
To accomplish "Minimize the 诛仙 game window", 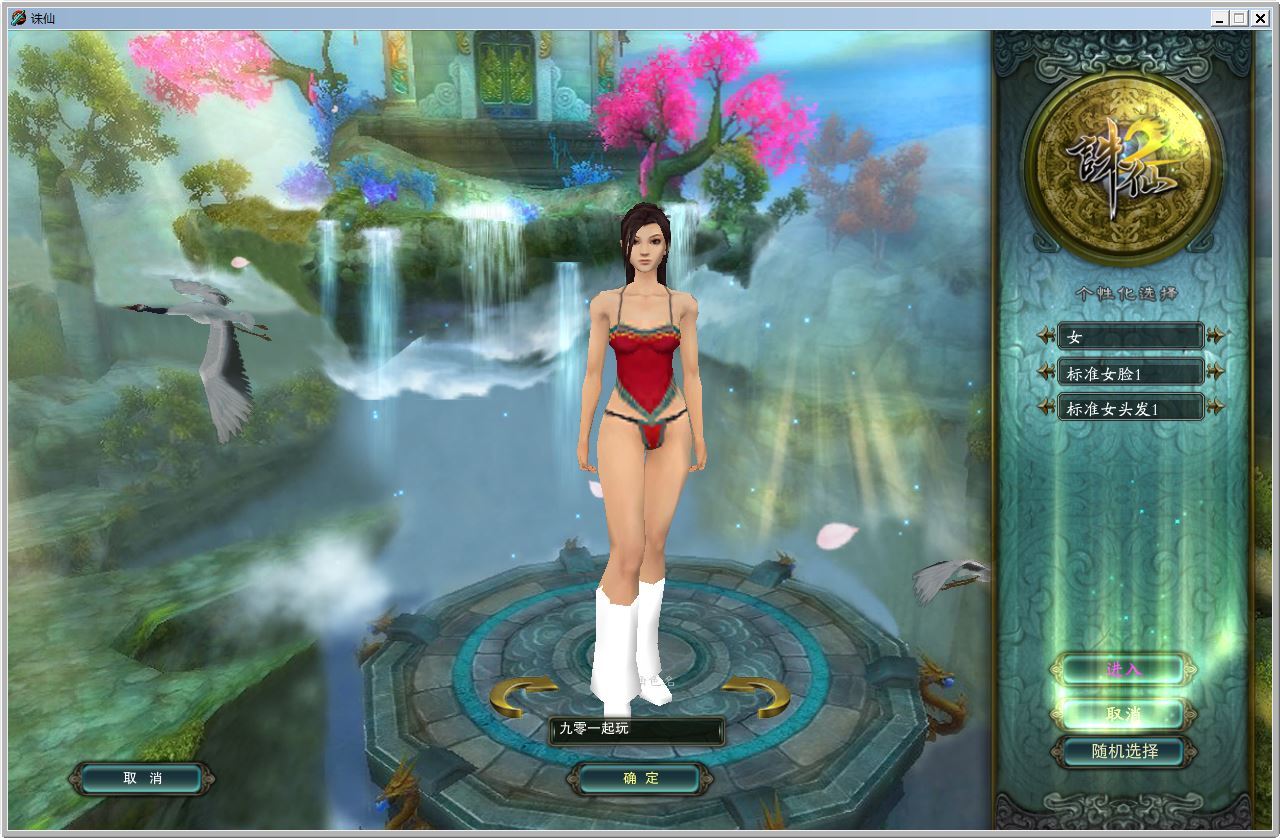I will coord(1220,18).
